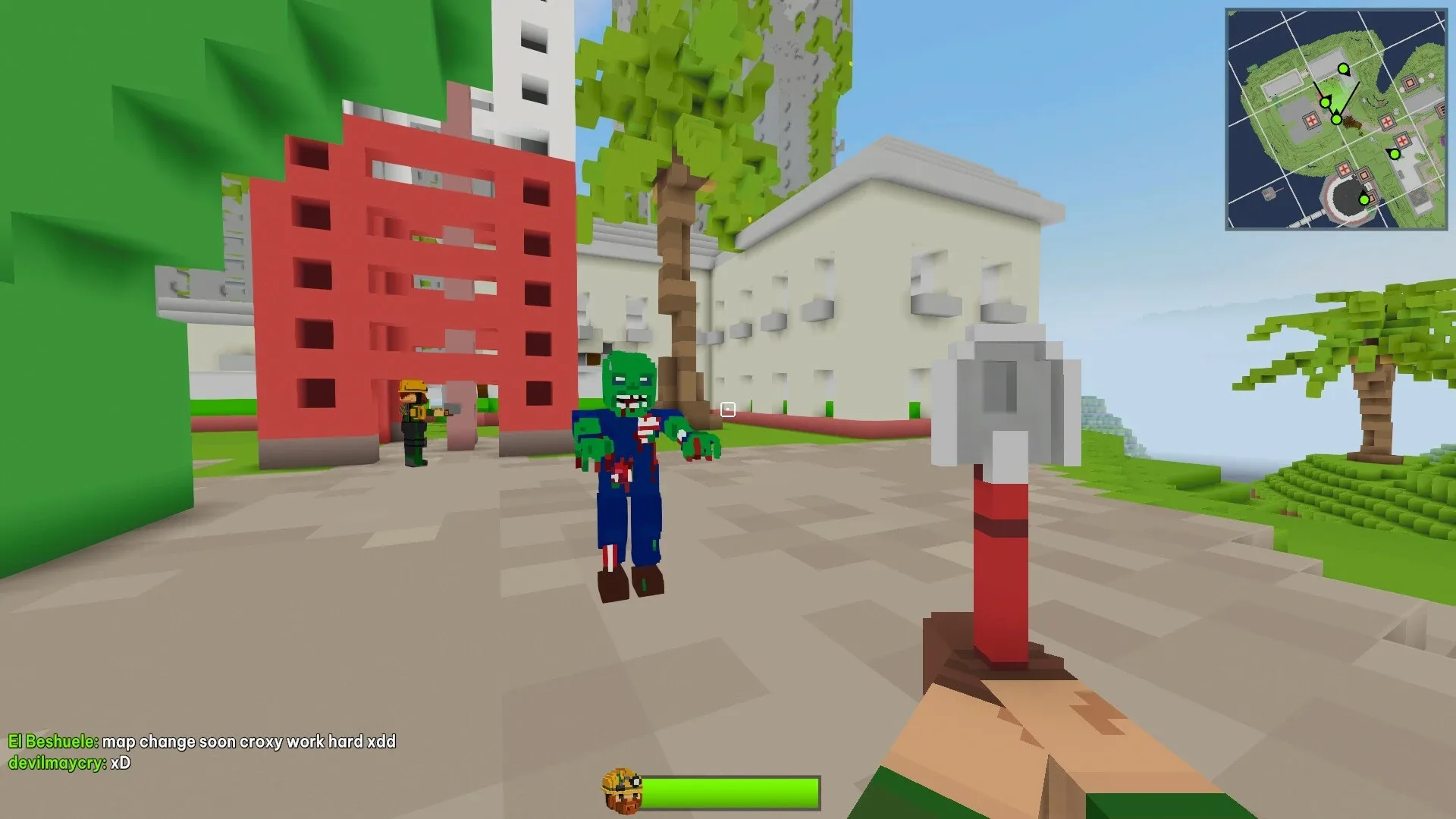This screenshot has width=1456, height=819.
Task: Click the topmost green teammate marker on minimap
Action: pyautogui.click(x=1344, y=70)
